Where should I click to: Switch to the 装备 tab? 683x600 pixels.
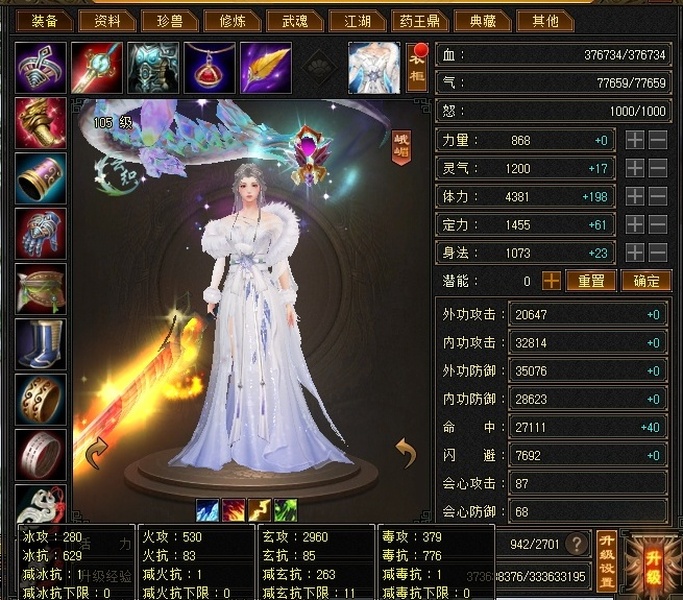43,20
